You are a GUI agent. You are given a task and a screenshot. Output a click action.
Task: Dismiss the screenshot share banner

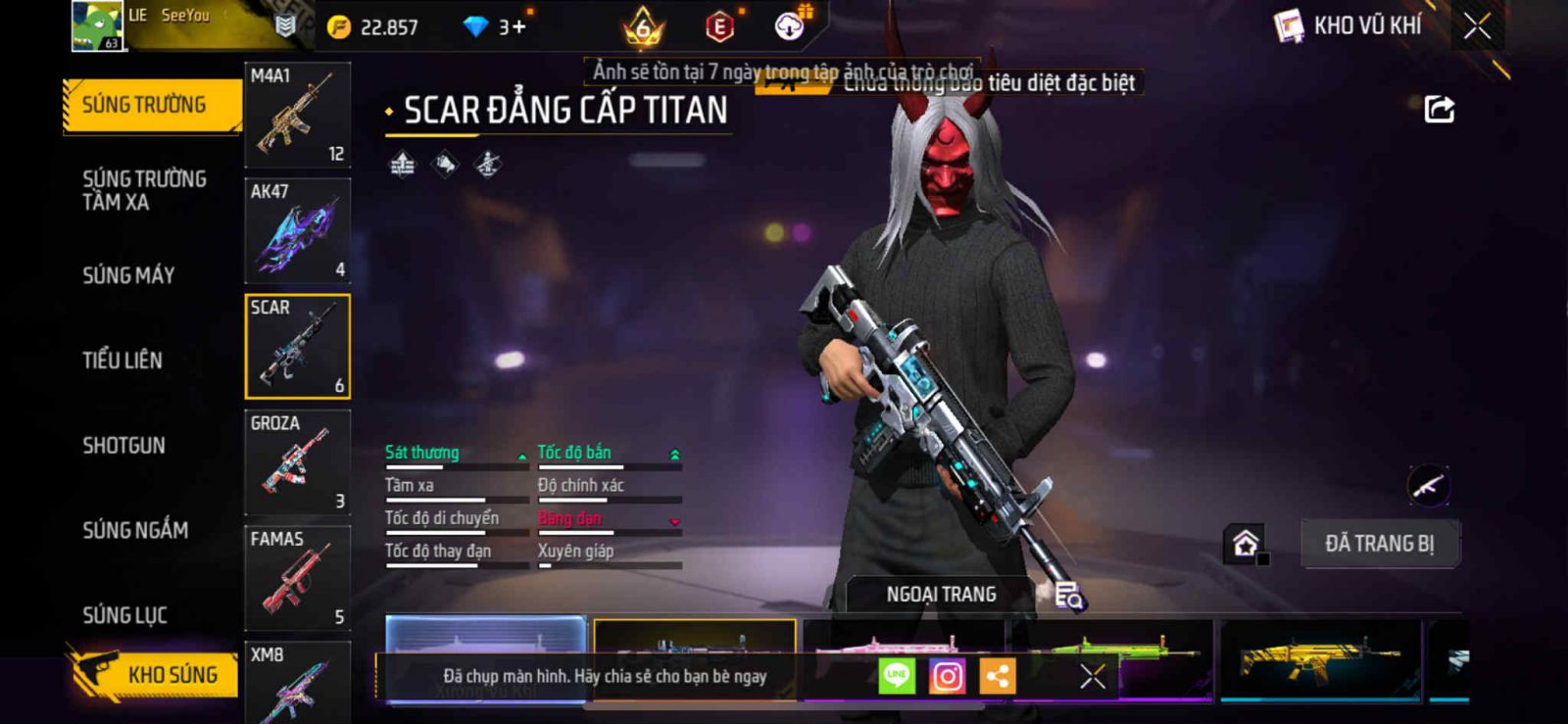click(1092, 676)
